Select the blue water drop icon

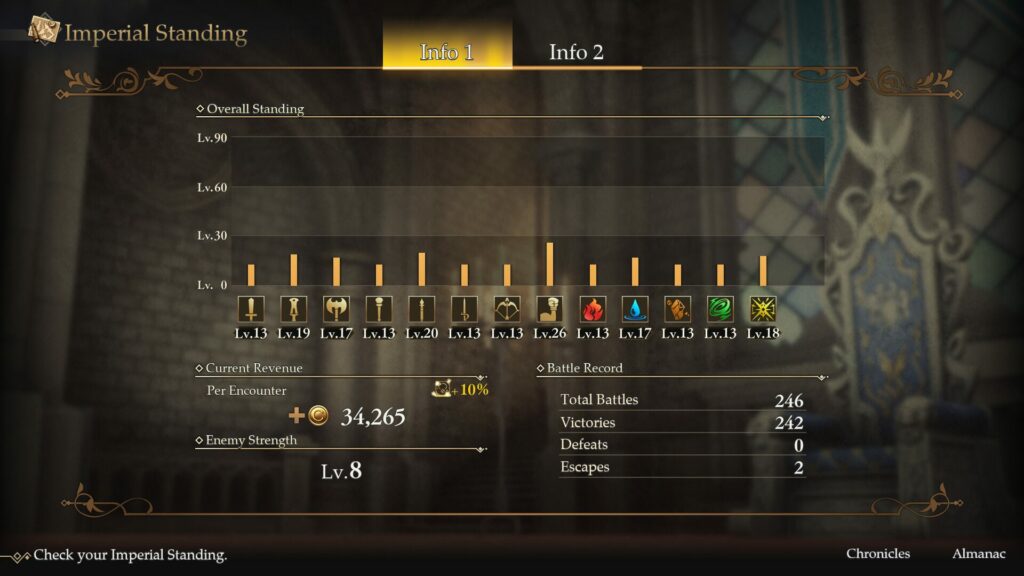[x=635, y=308]
